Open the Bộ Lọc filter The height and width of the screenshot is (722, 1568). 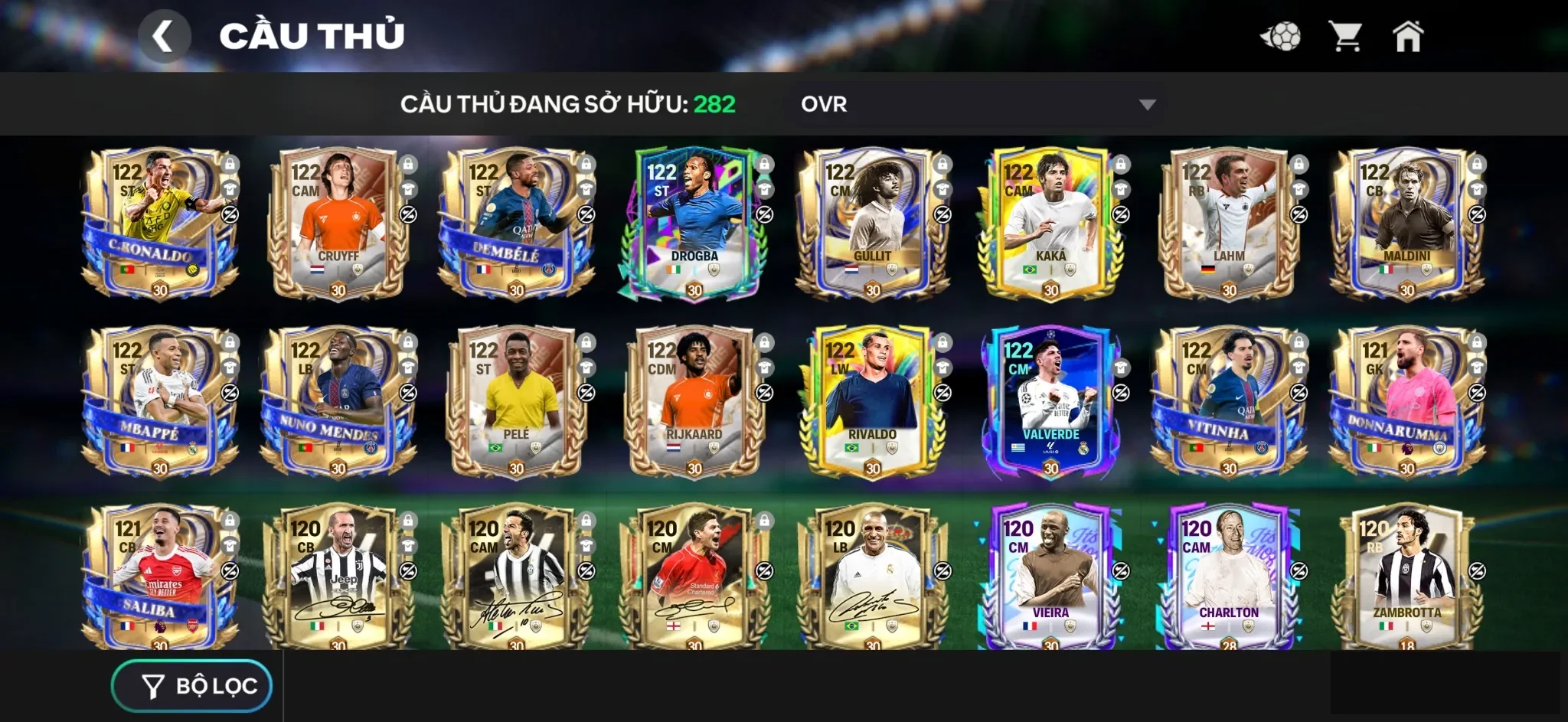click(x=192, y=686)
